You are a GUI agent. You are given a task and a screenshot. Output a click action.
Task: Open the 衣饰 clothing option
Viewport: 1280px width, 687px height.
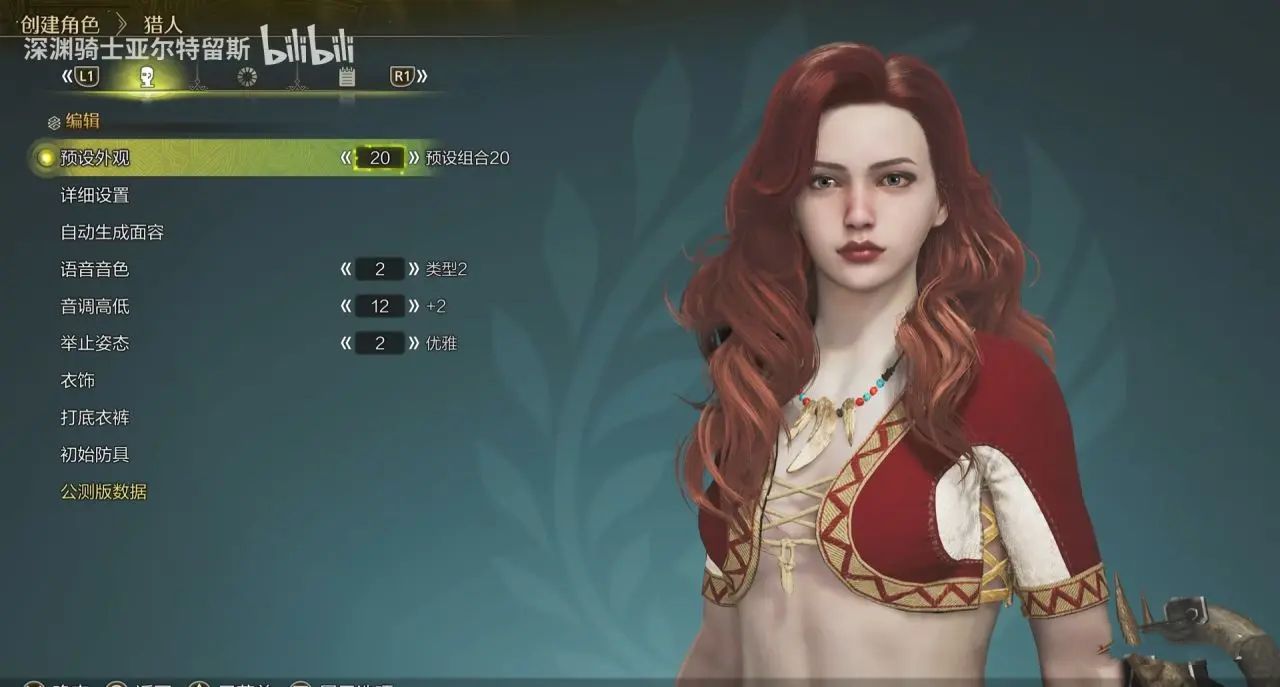click(78, 380)
